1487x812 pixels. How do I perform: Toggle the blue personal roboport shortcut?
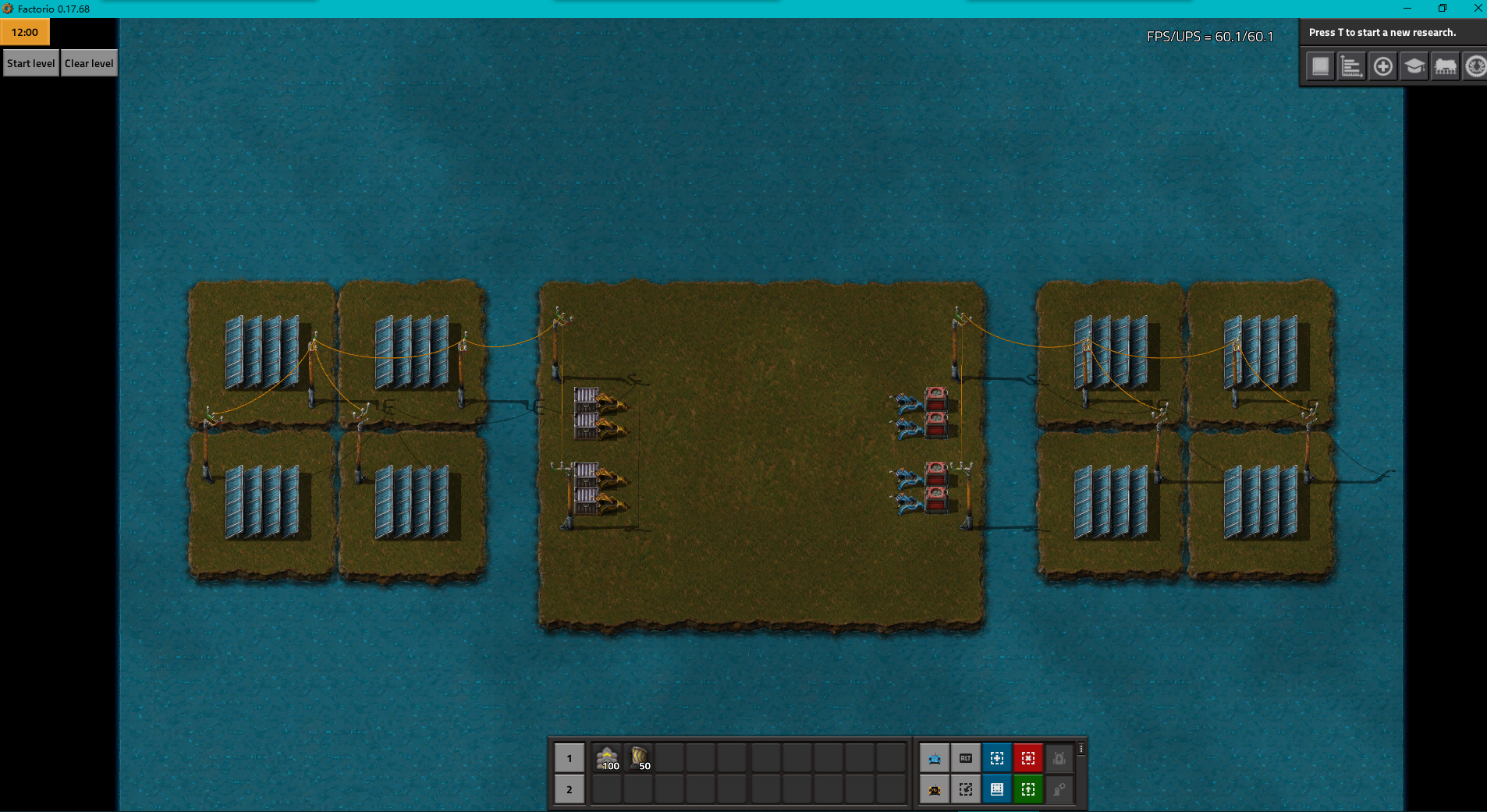tap(935, 757)
